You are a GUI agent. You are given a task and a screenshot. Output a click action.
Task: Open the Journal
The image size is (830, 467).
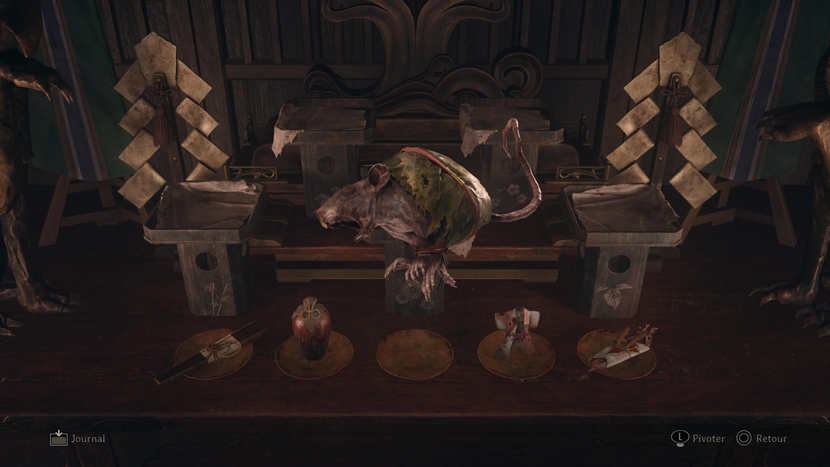tap(76, 438)
